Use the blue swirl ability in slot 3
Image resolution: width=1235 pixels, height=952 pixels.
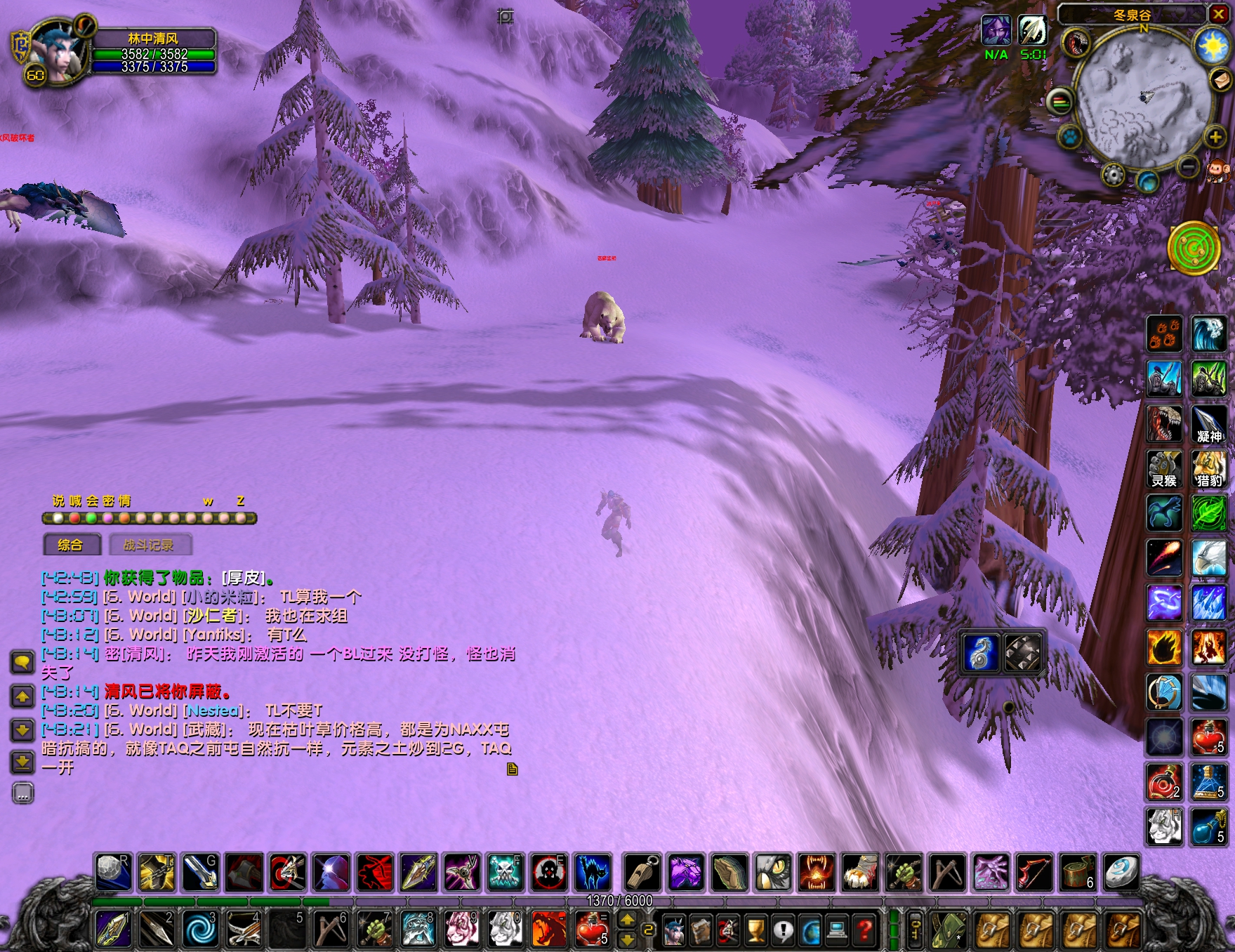click(x=201, y=929)
